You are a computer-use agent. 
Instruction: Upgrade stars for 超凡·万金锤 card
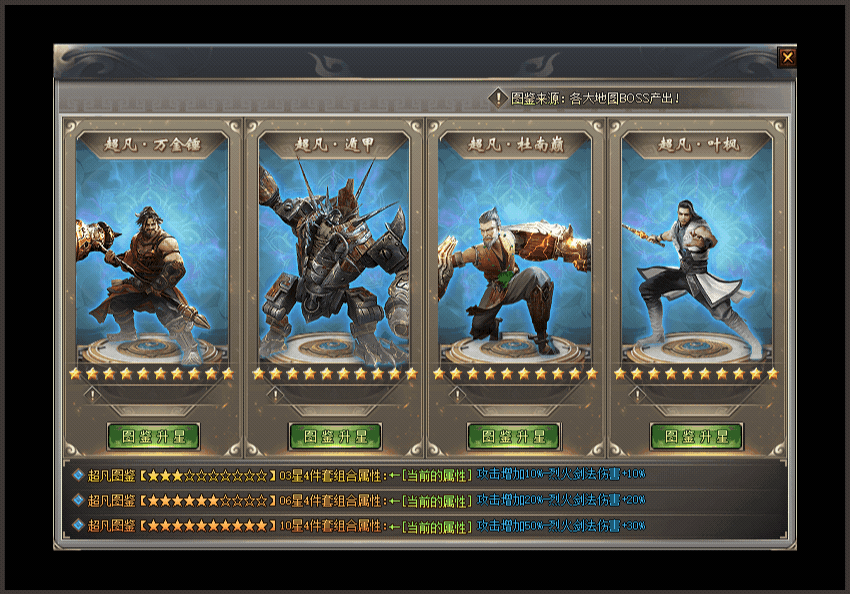pyautogui.click(x=153, y=437)
